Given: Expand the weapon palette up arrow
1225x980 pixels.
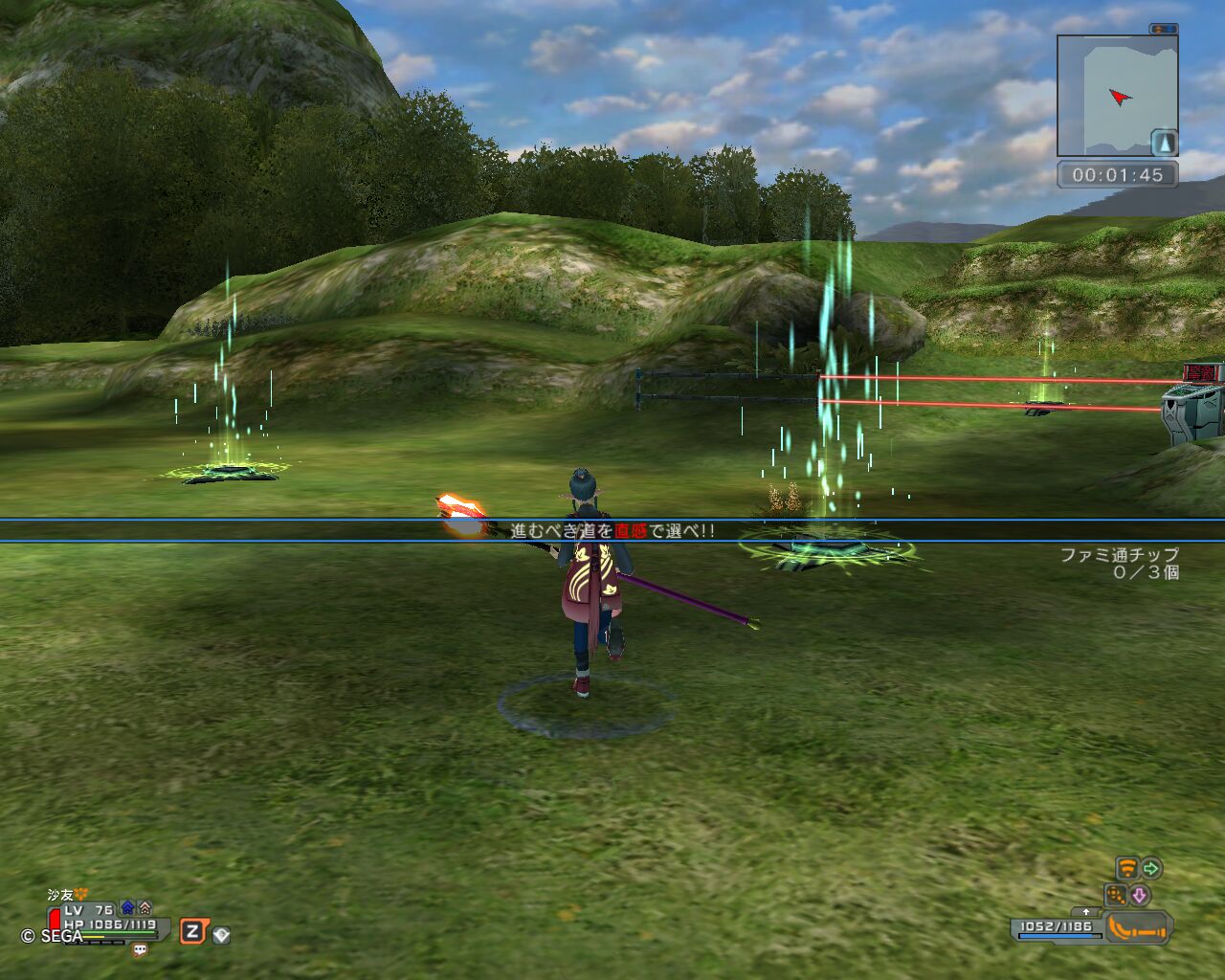Looking at the screenshot, I should point(1085,912).
